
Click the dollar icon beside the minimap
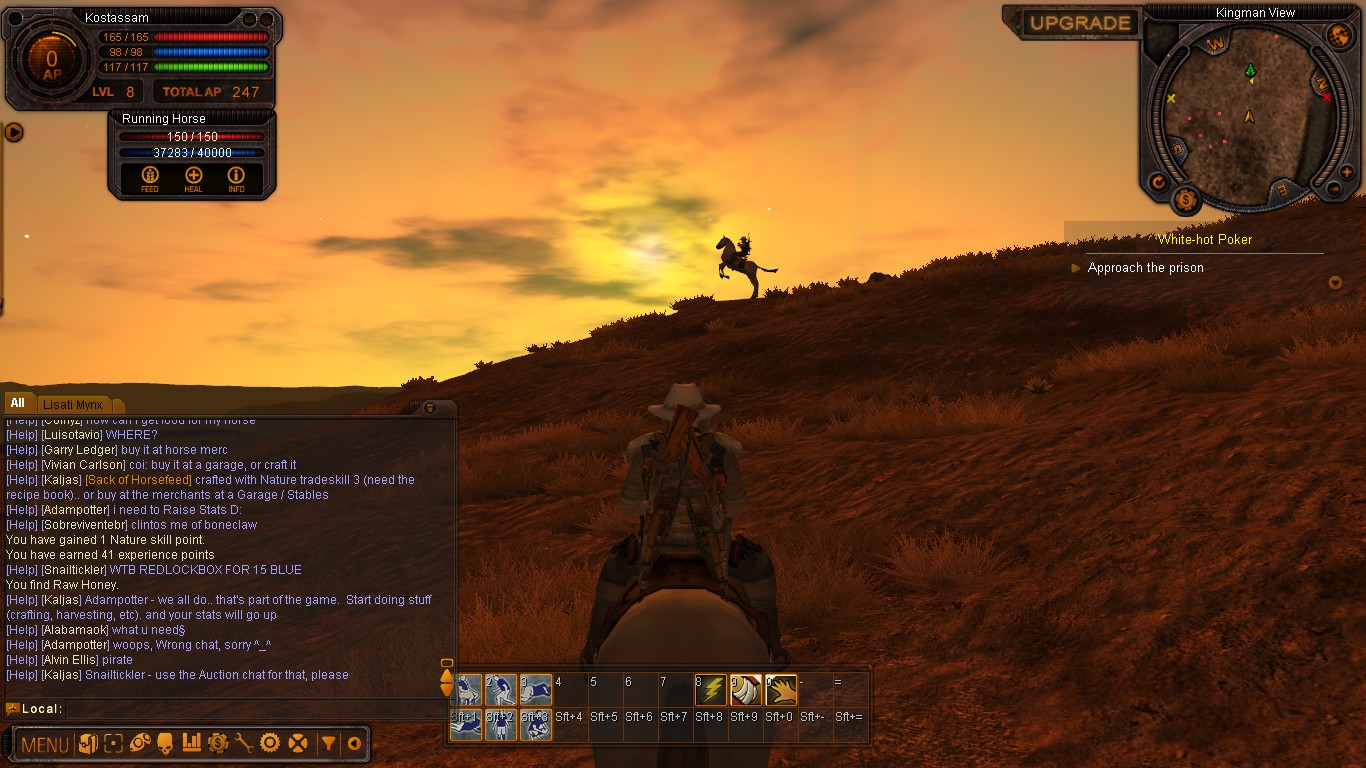tap(1185, 200)
